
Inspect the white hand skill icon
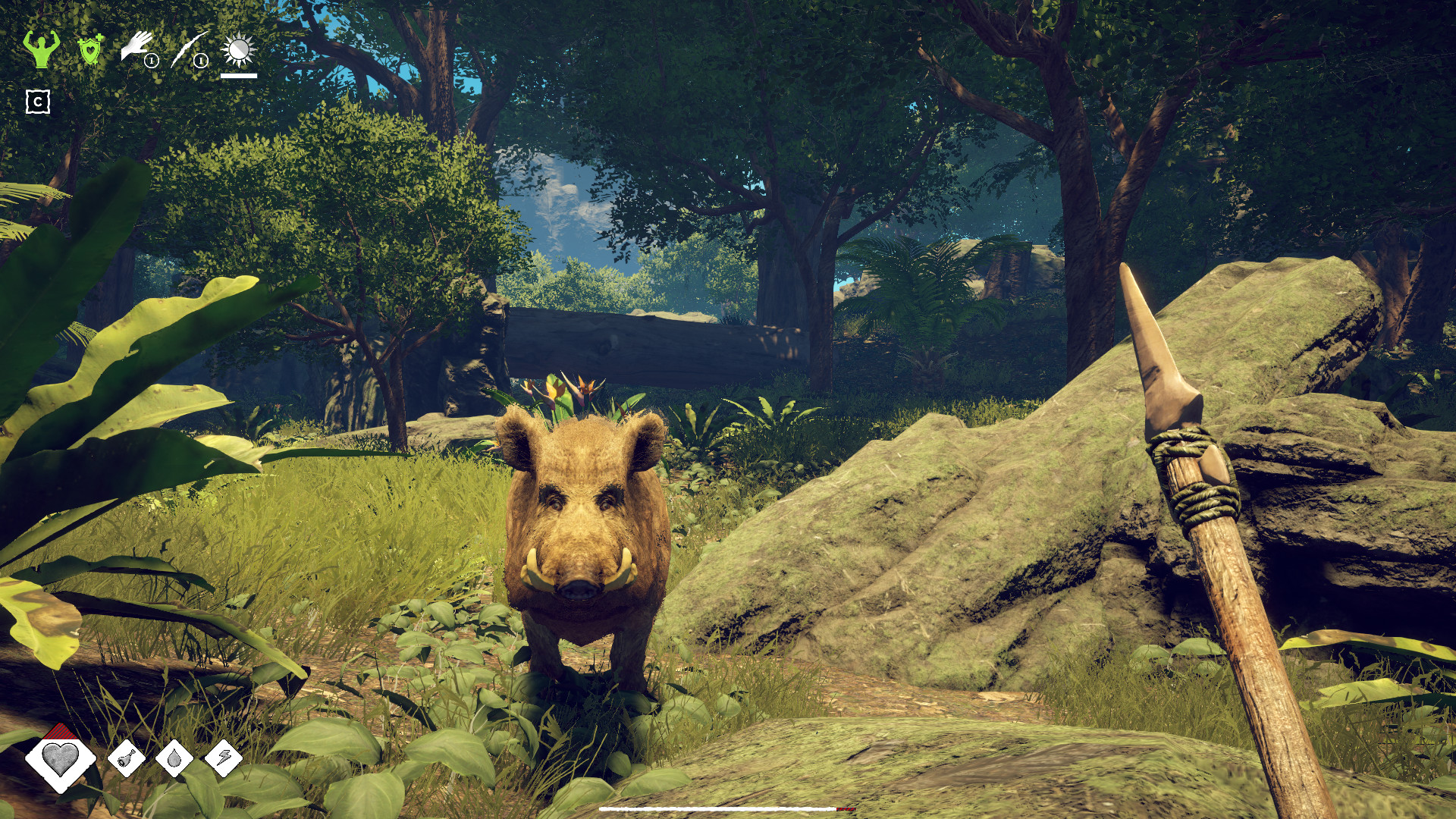click(x=137, y=48)
